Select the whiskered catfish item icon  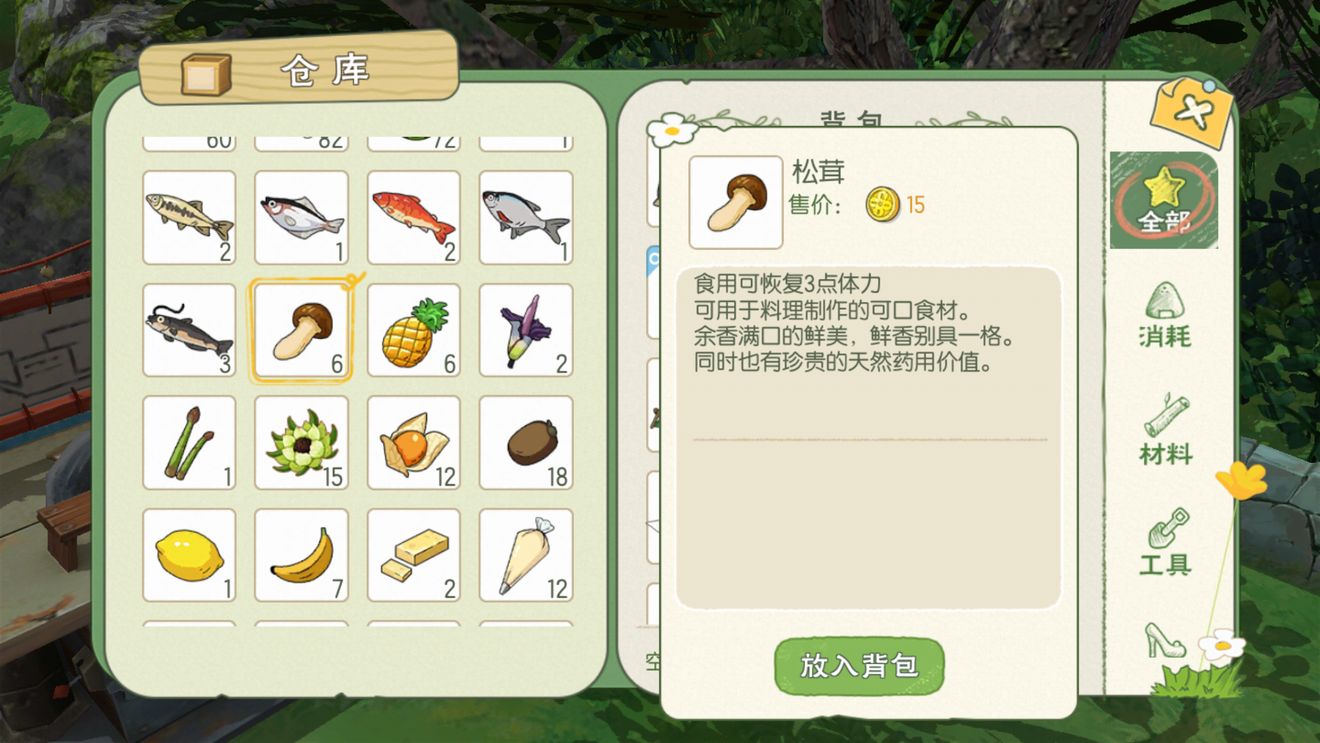[189, 330]
